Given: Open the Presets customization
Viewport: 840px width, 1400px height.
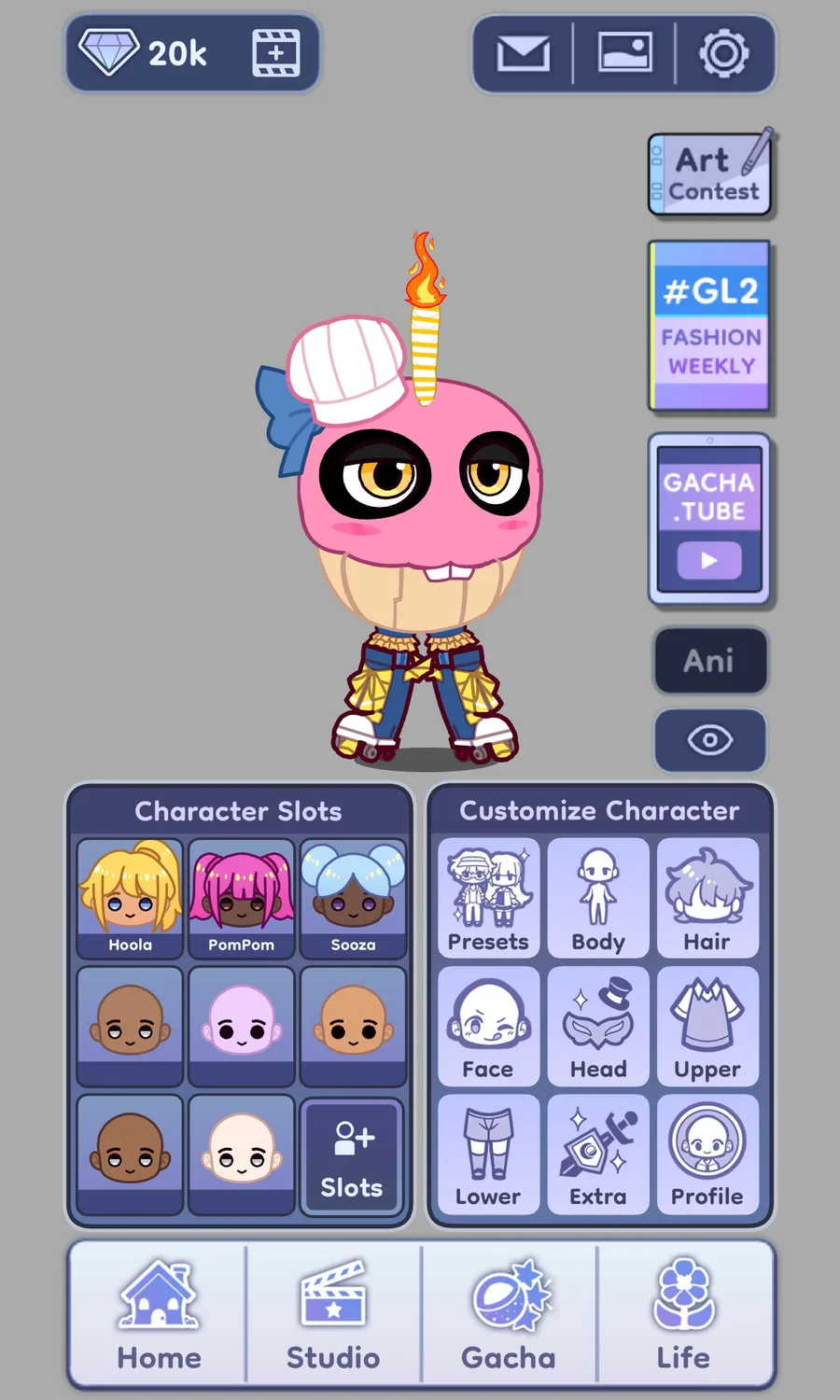Looking at the screenshot, I should 488,898.
